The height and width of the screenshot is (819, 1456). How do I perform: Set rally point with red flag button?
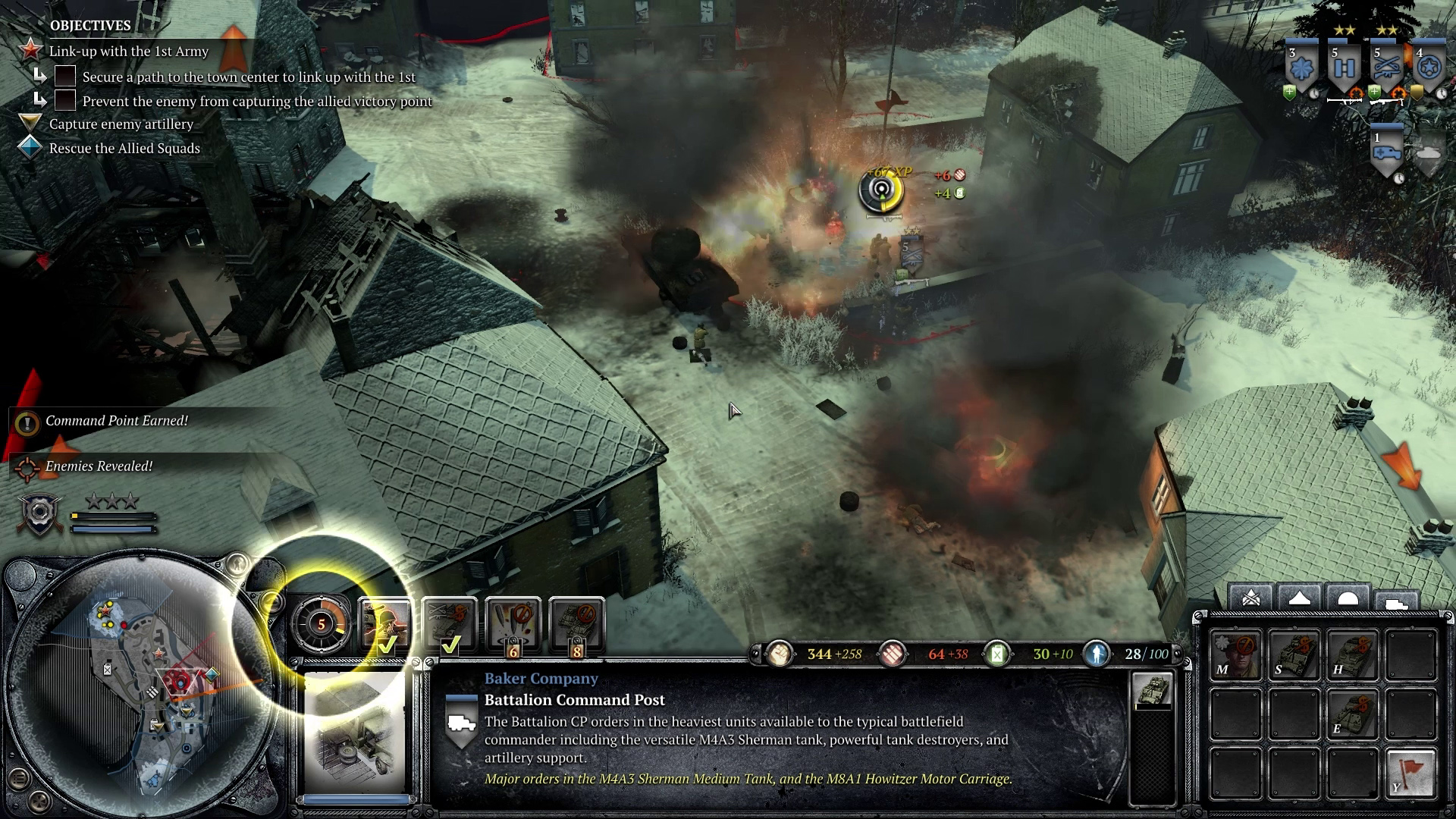pos(1410,772)
